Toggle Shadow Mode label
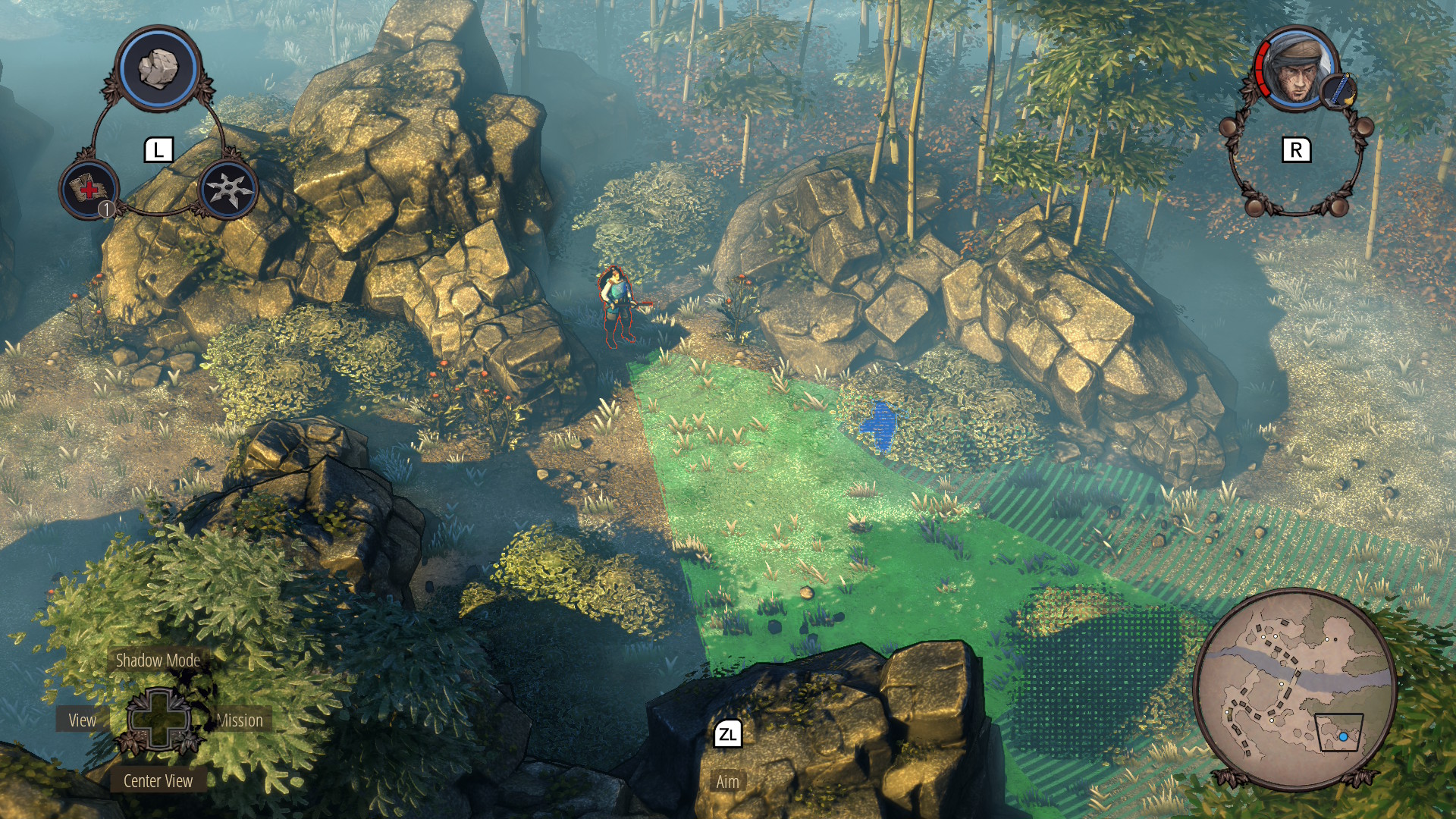 [158, 661]
